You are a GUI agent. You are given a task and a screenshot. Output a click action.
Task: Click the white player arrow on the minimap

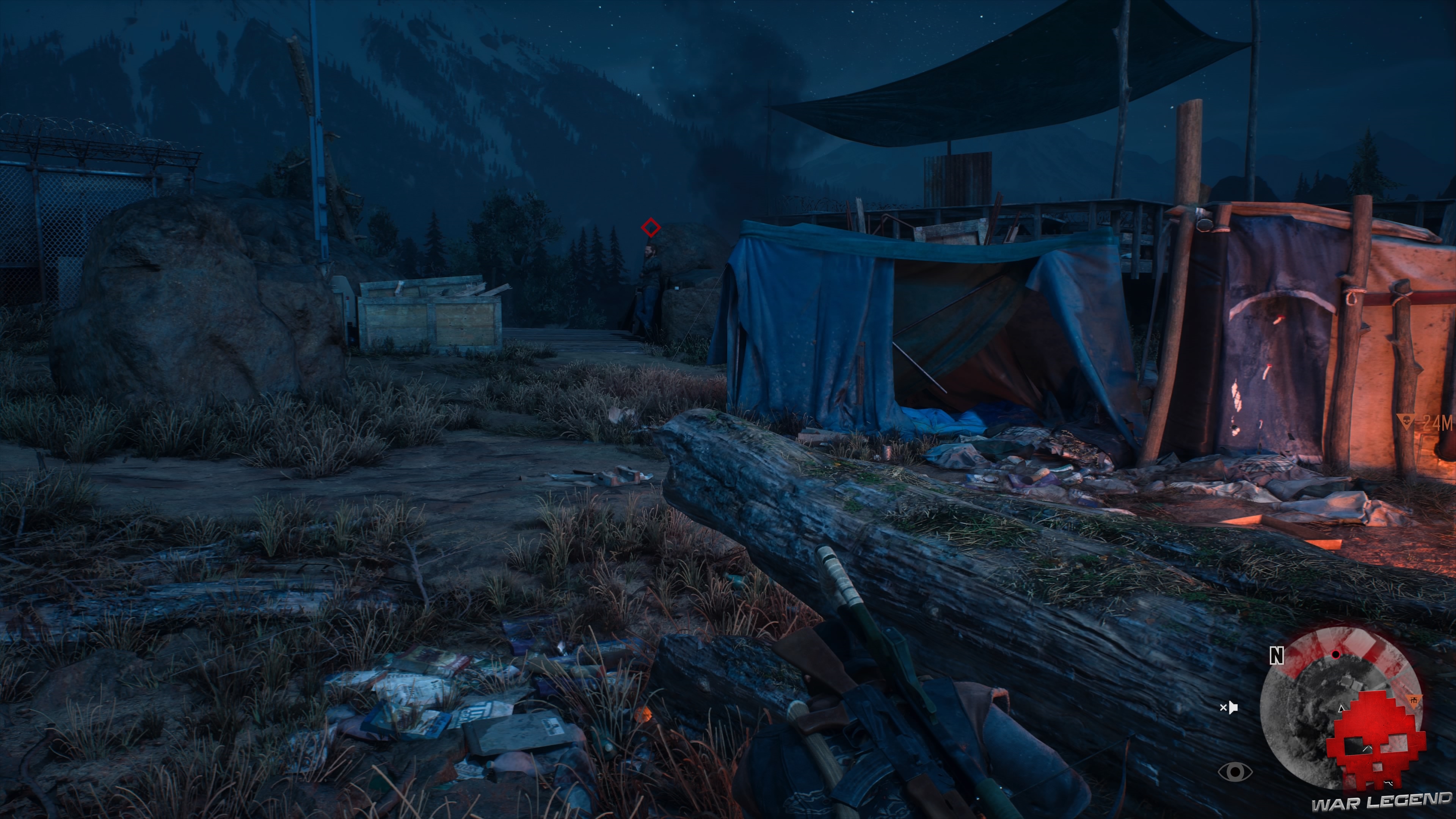pyautogui.click(x=1341, y=709)
